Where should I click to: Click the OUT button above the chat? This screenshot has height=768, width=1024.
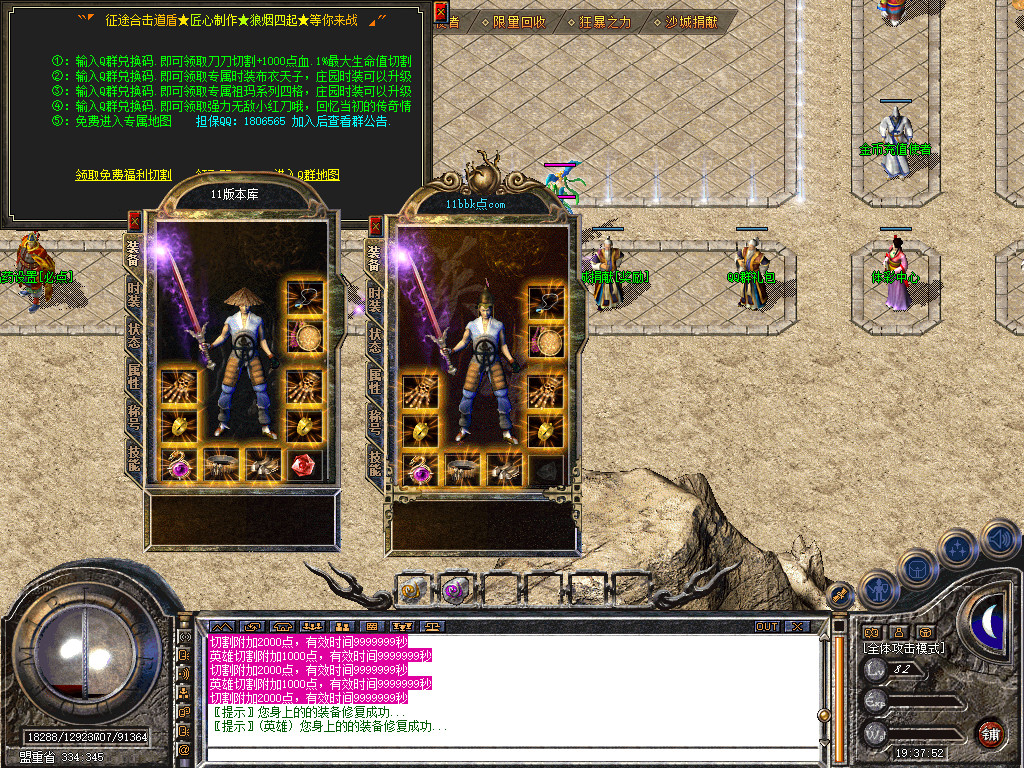[x=767, y=626]
